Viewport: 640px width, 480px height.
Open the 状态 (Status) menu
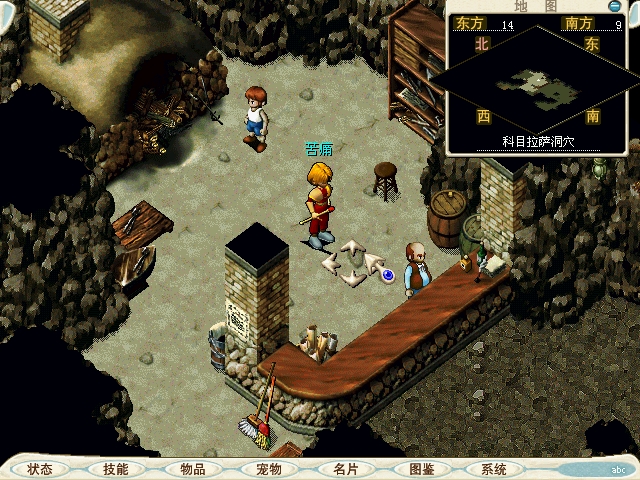point(40,469)
